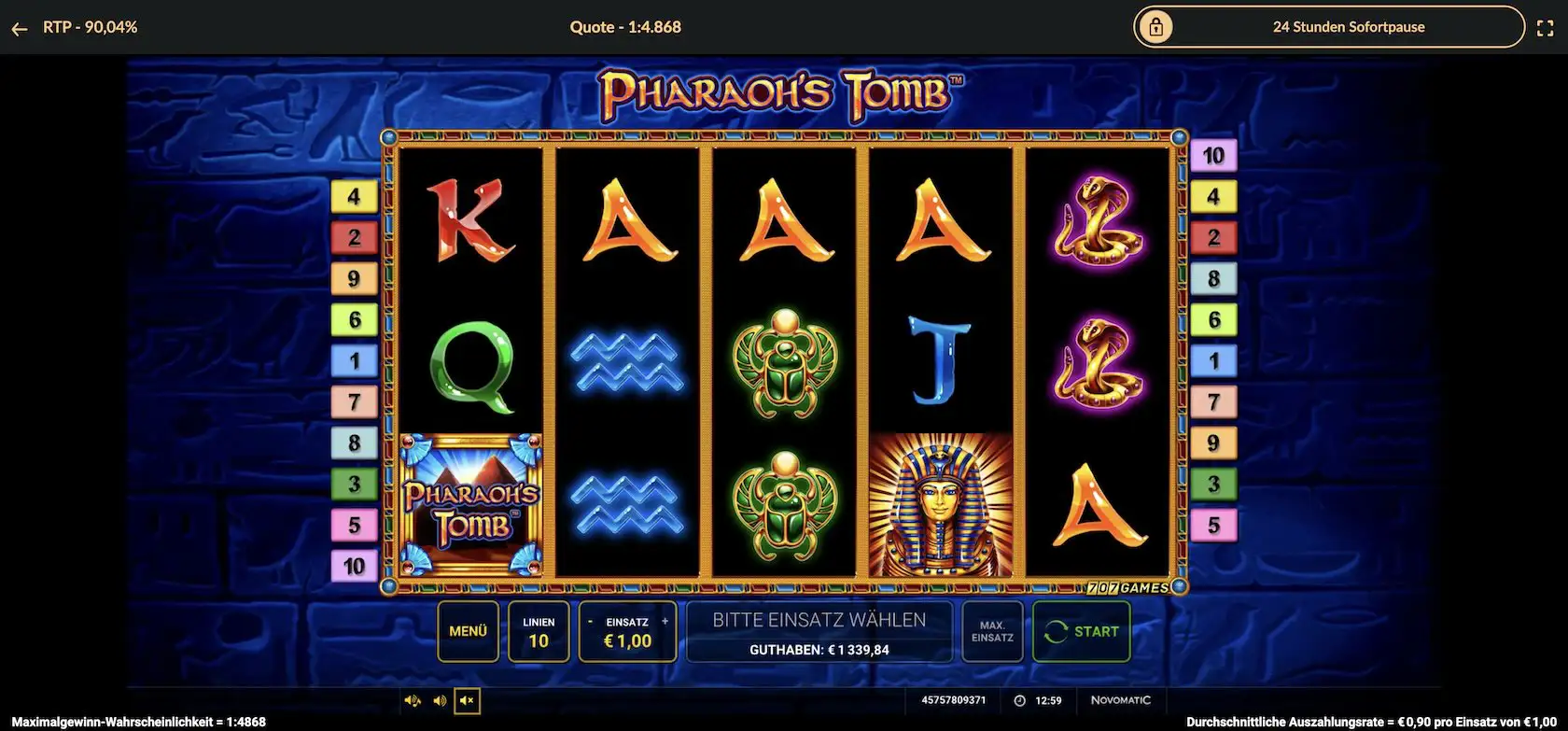The height and width of the screenshot is (731, 1568).
Task: Click the Novomatic logo in the bottom bar
Action: [1120, 700]
